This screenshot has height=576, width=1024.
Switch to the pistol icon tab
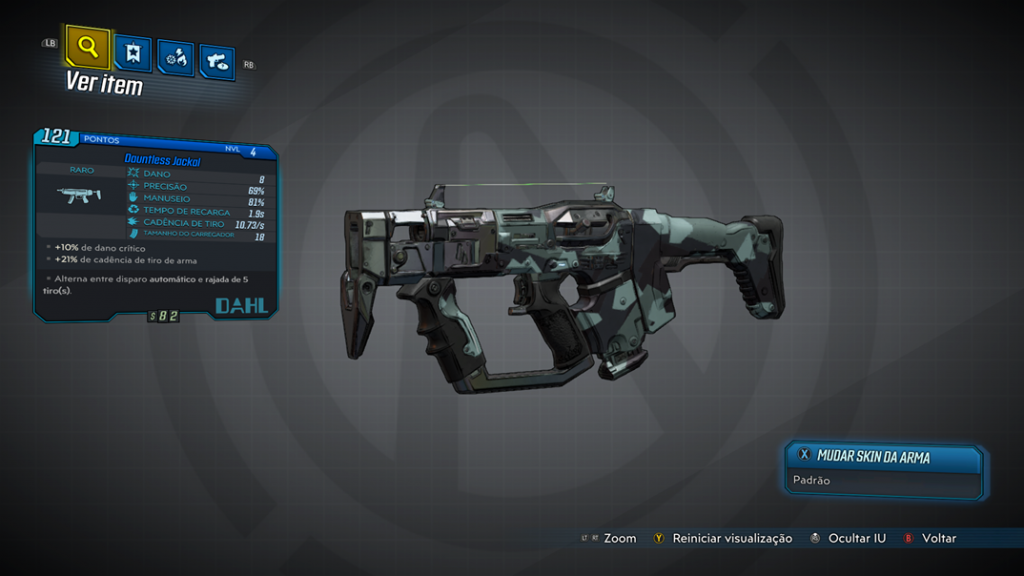click(217, 61)
